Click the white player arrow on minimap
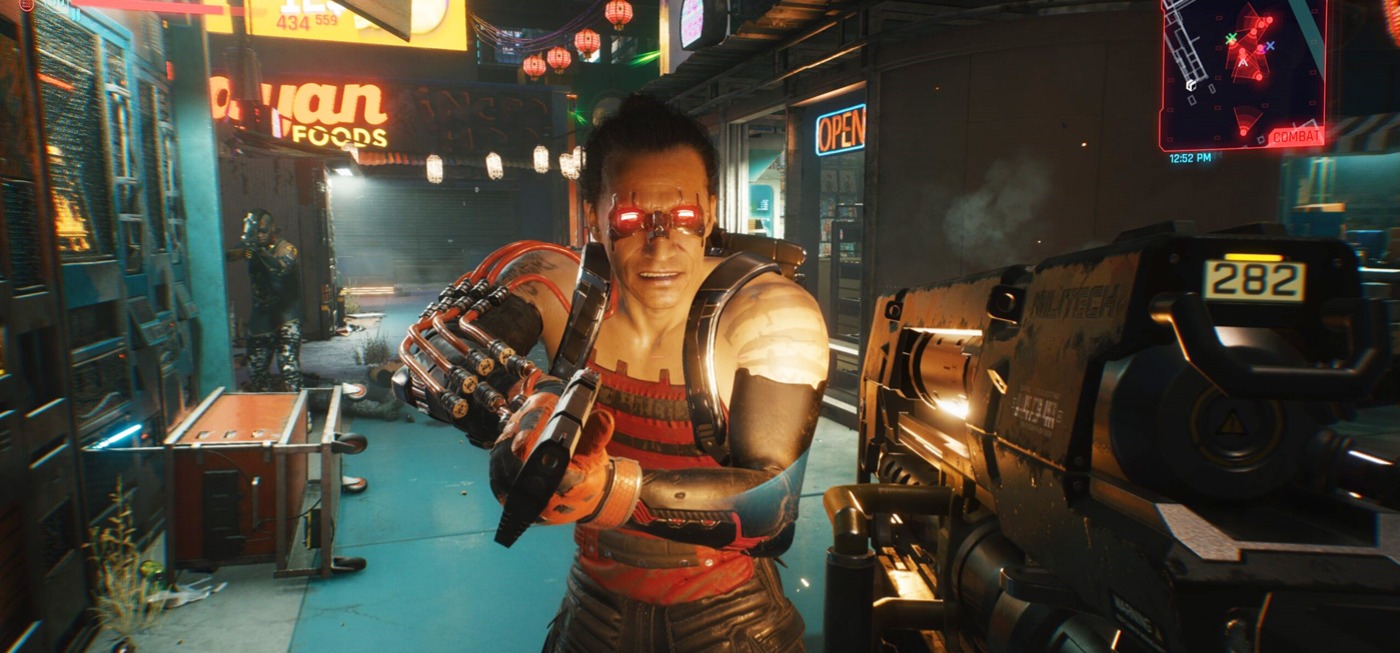 [x=1244, y=62]
